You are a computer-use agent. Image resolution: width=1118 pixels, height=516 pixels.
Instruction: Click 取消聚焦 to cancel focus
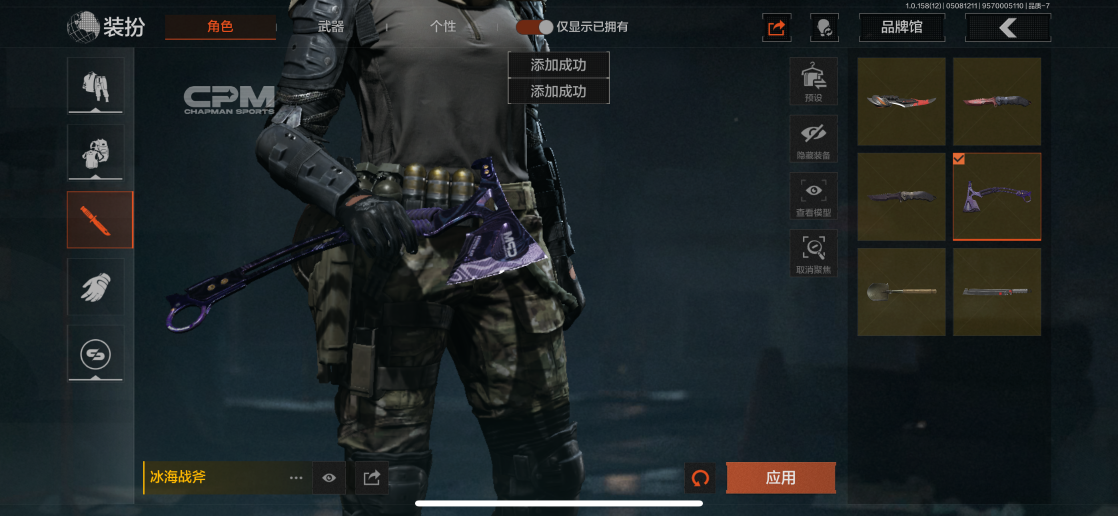813,254
